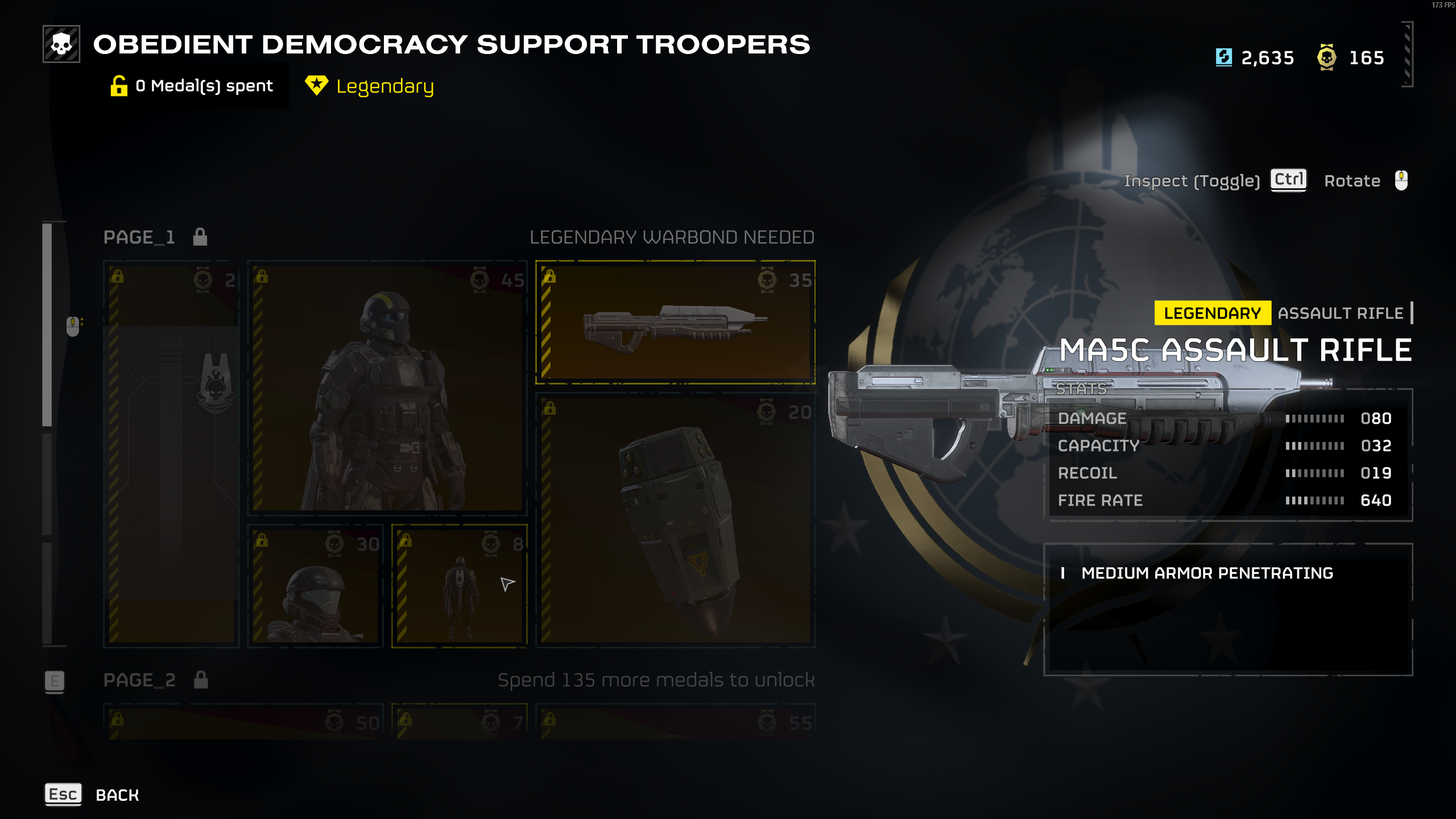Open the locked Page 2 item costing 50
This screenshot has height=819, width=1456.
[x=243, y=722]
